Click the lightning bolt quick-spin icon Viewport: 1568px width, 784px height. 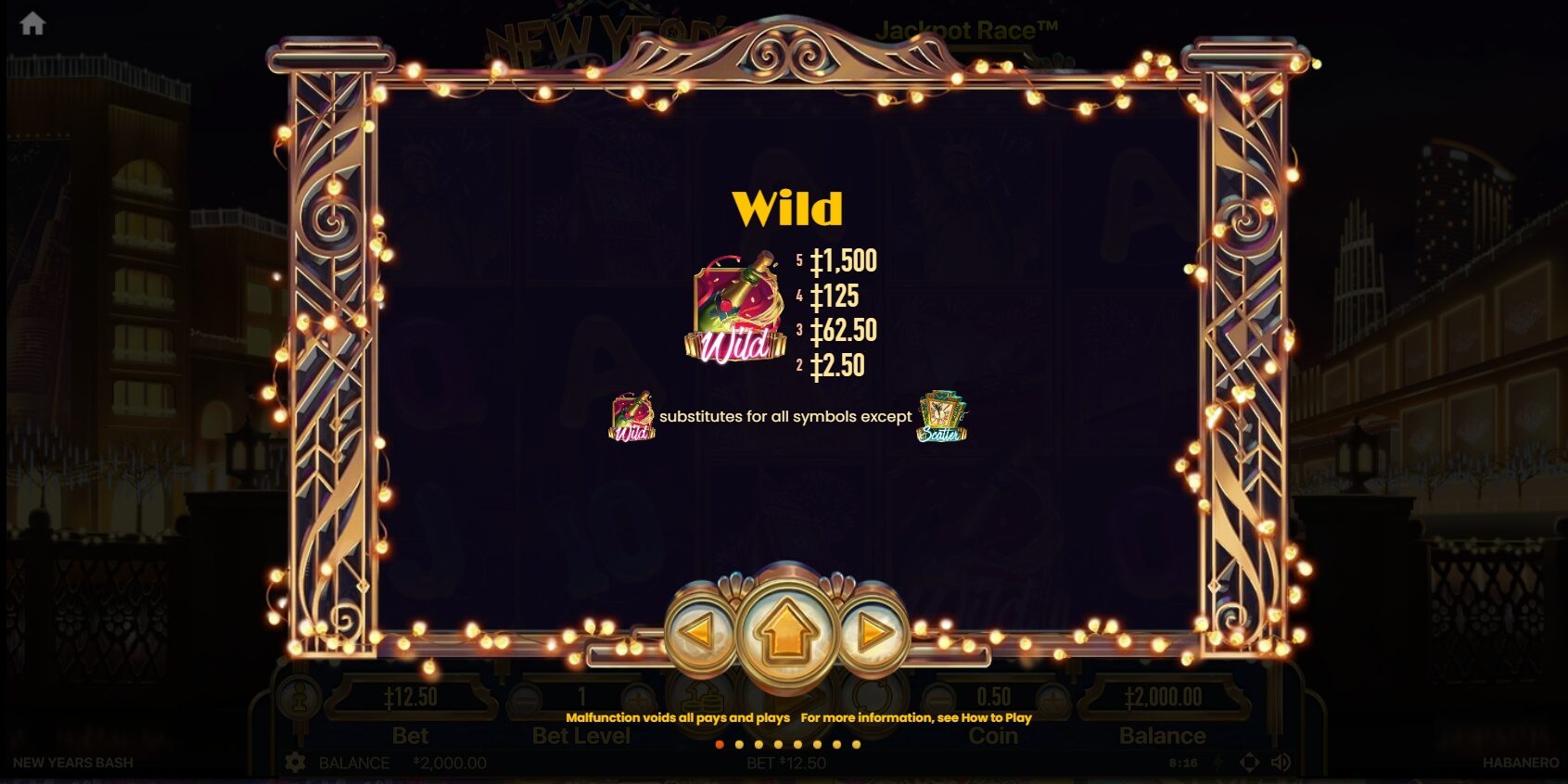1217,762
